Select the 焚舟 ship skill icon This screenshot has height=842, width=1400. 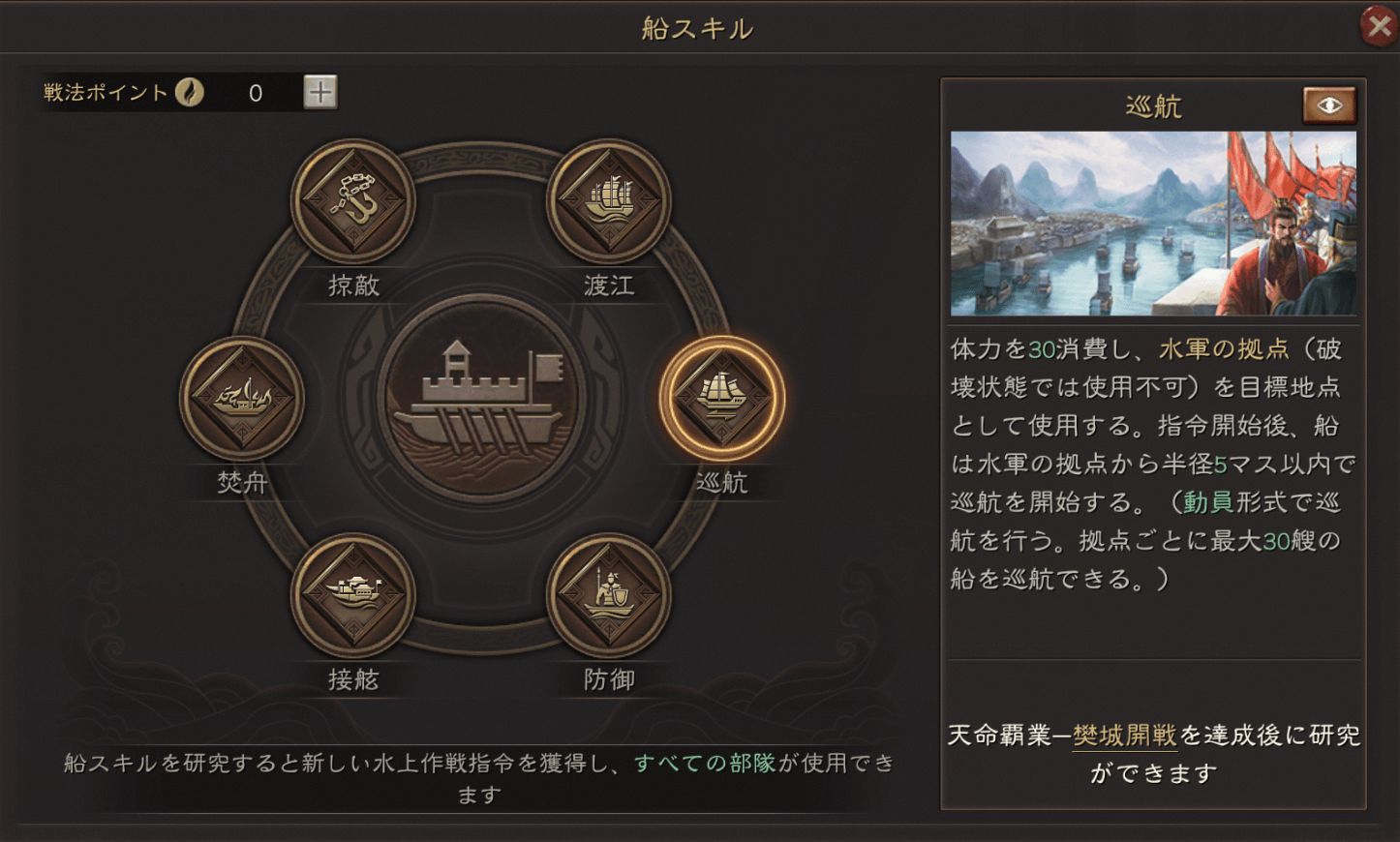click(241, 395)
